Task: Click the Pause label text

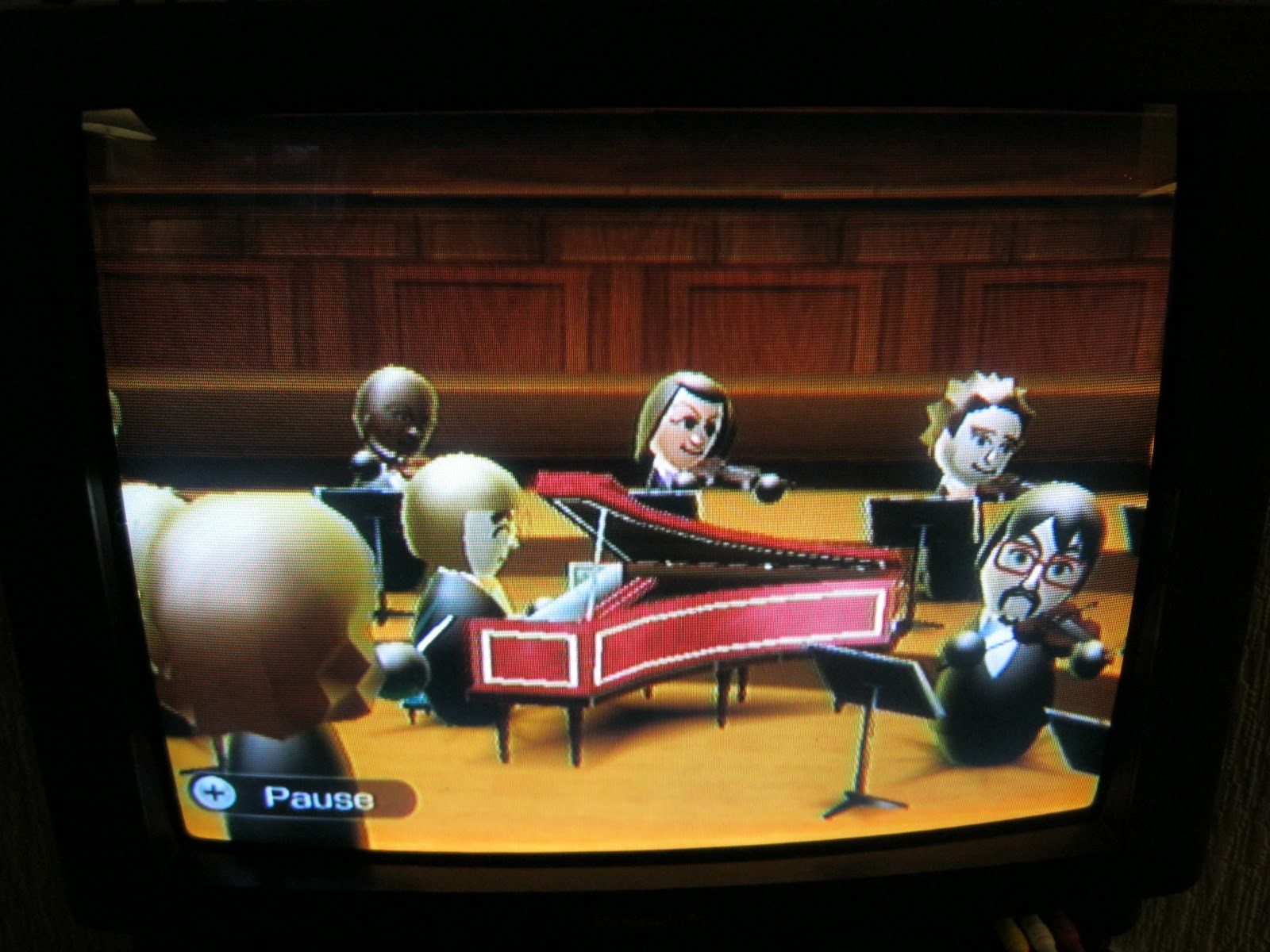Action: pyautogui.click(x=317, y=796)
